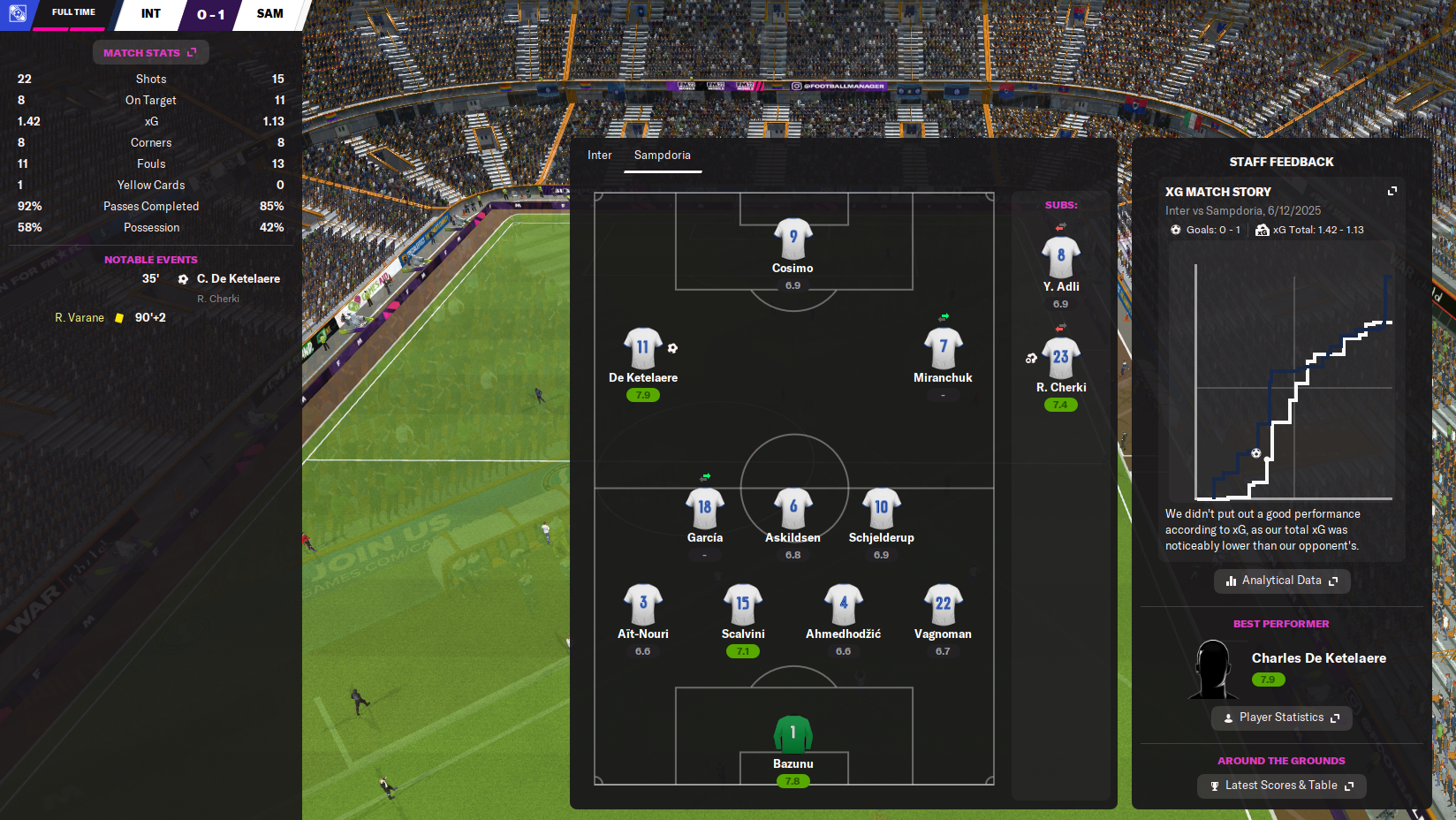Image resolution: width=1456 pixels, height=820 pixels.
Task: Select substitute R. Cherki
Action: [x=1060, y=359]
